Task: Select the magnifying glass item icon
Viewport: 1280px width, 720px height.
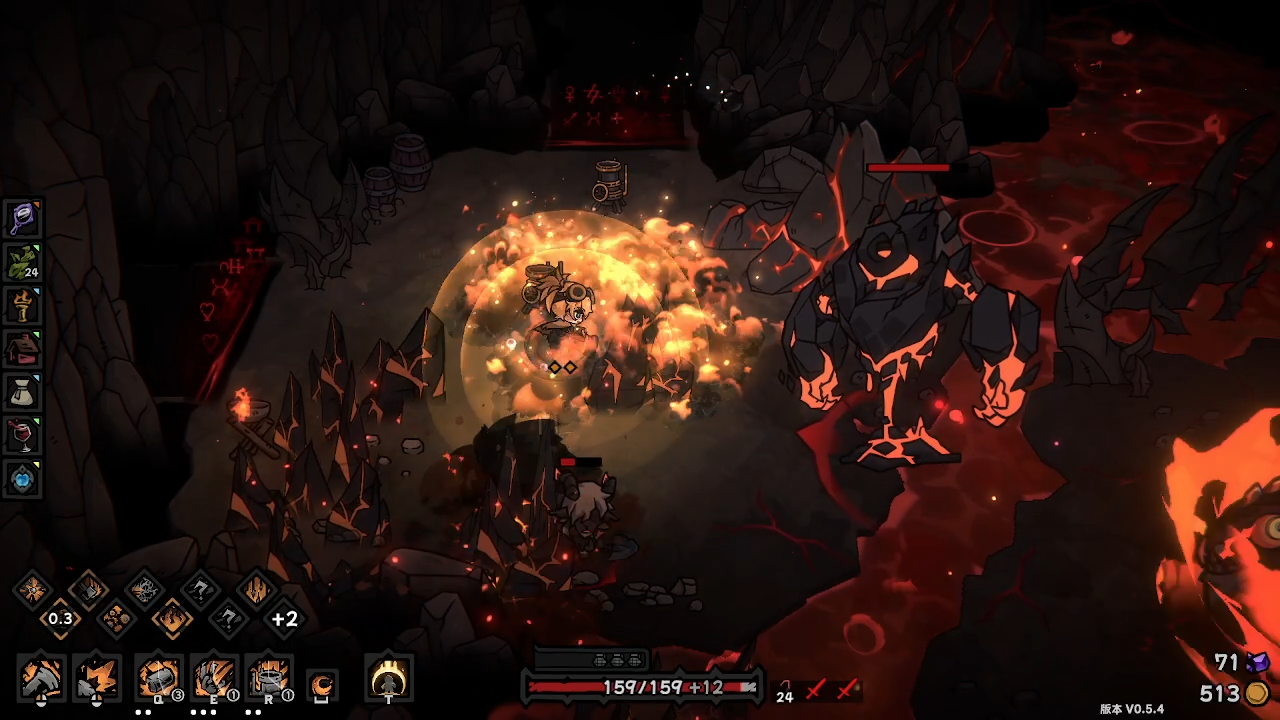Action: pyautogui.click(x=22, y=216)
